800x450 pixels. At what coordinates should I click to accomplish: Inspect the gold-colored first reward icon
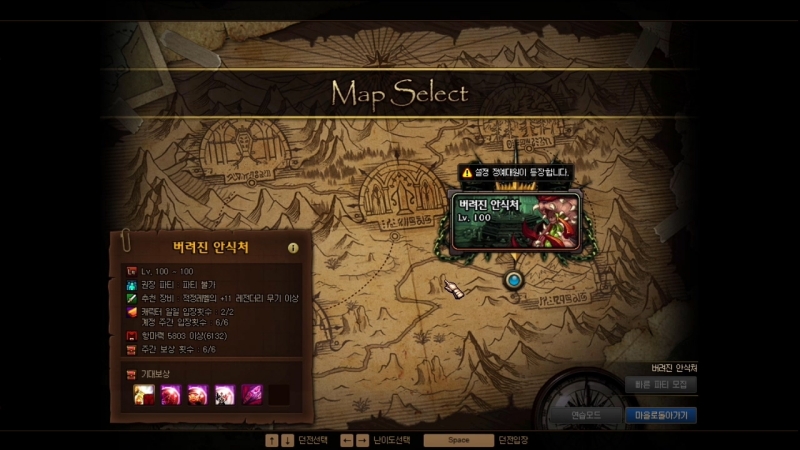tap(144, 394)
